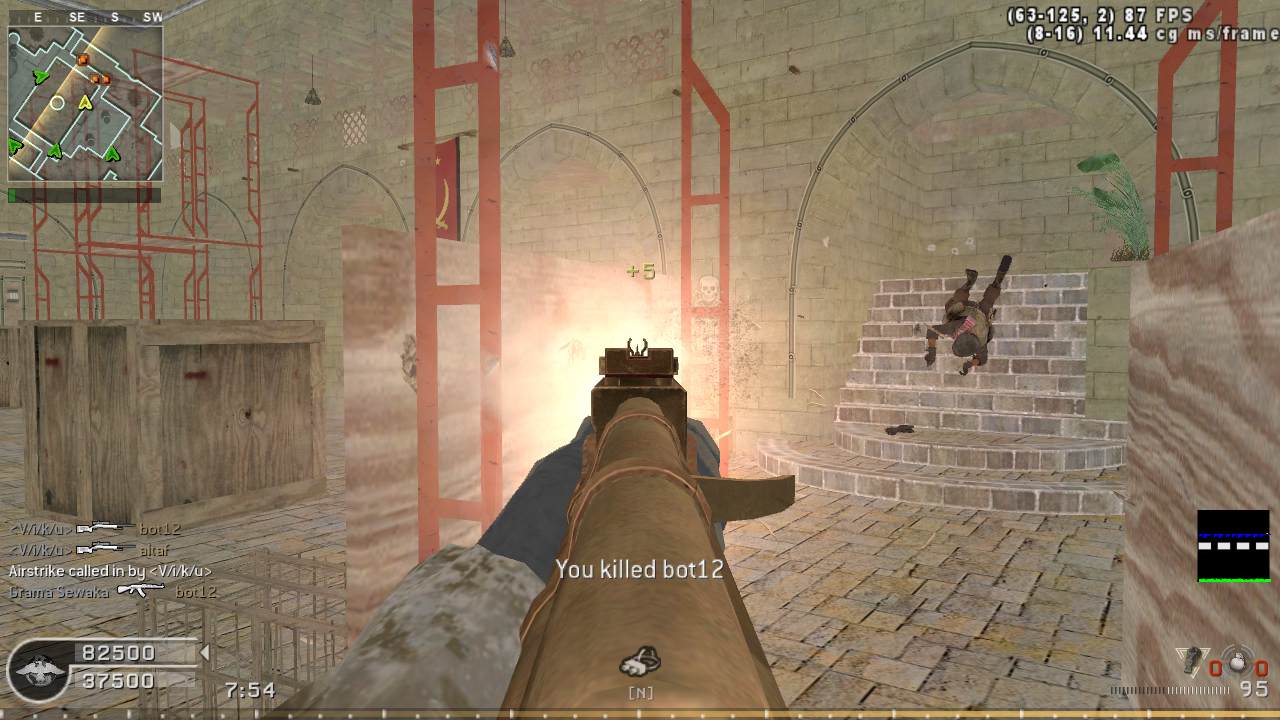The height and width of the screenshot is (720, 1280).
Task: Click the lagometer network graph
Action: click(x=1233, y=546)
